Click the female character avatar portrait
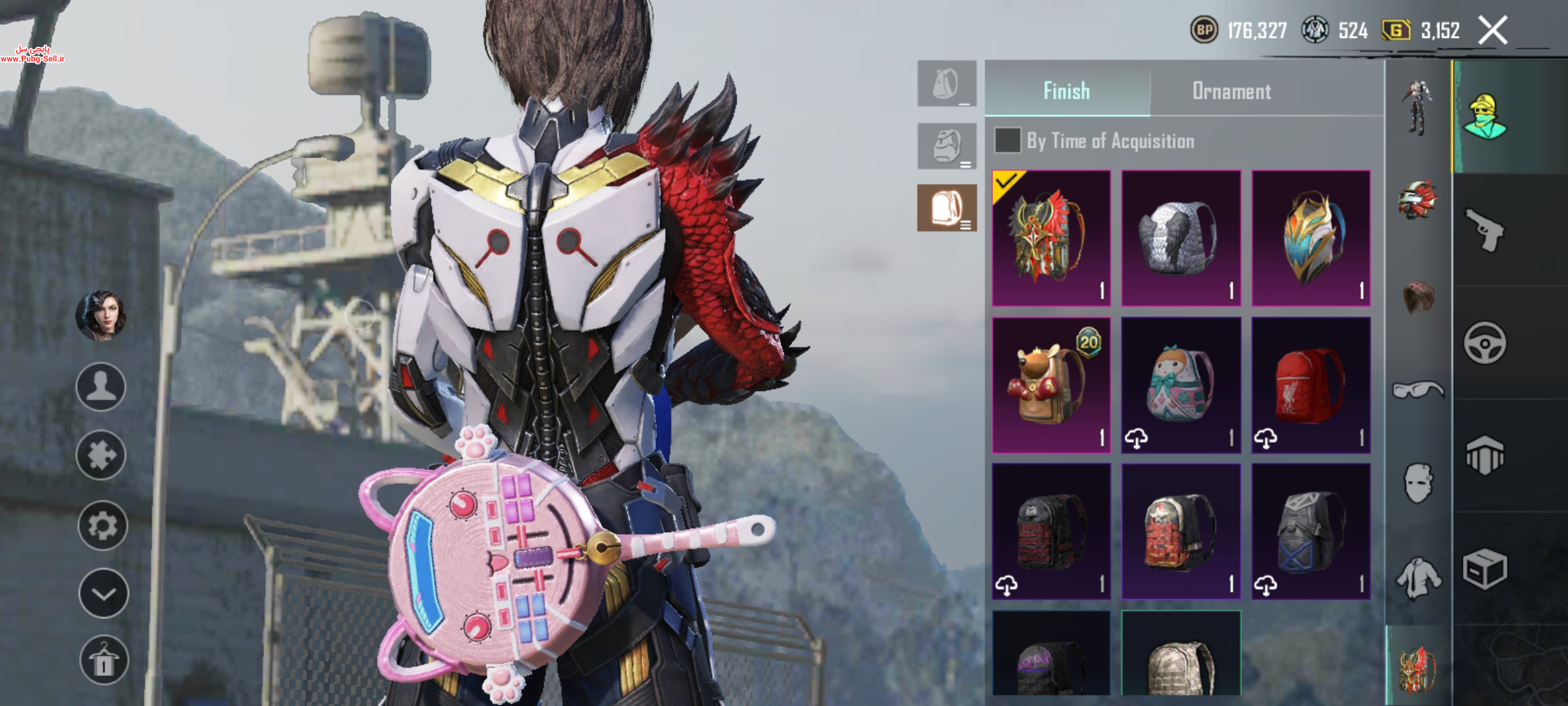 click(x=101, y=315)
